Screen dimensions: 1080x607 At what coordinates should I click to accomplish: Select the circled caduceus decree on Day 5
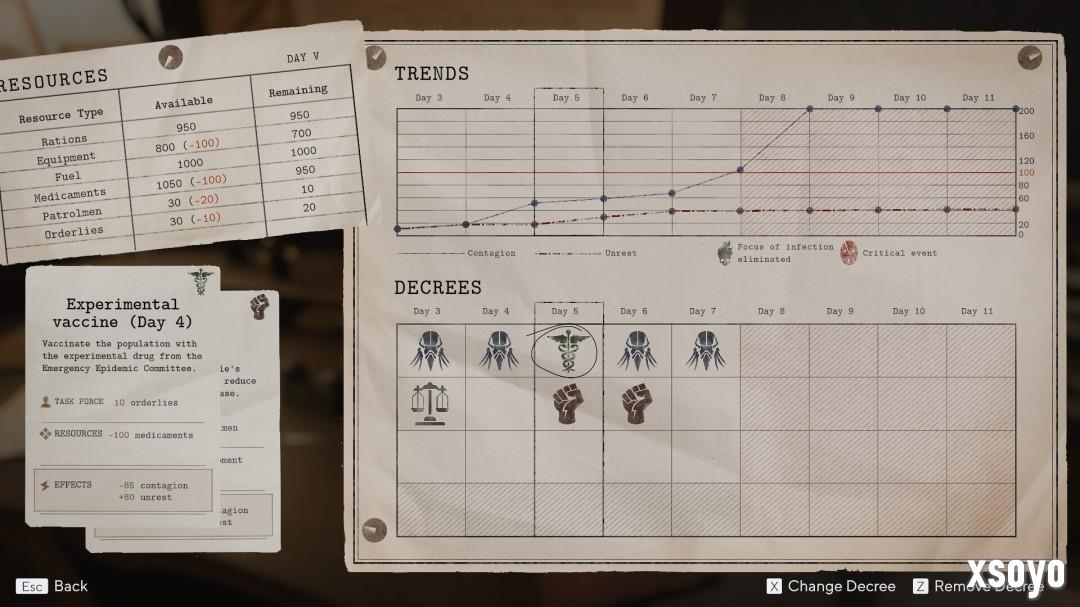[x=567, y=351]
